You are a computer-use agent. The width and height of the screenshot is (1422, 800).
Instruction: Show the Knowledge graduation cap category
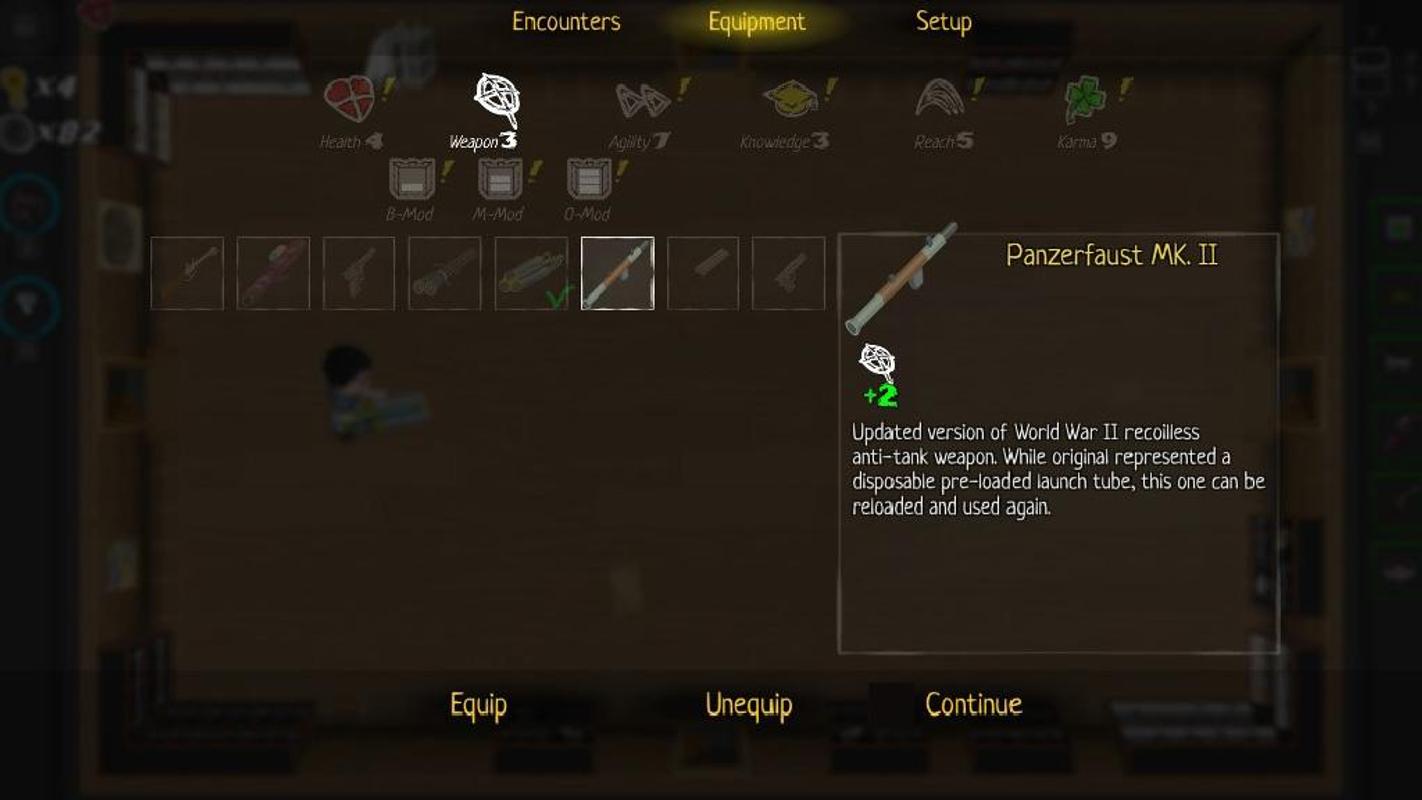pos(790,101)
